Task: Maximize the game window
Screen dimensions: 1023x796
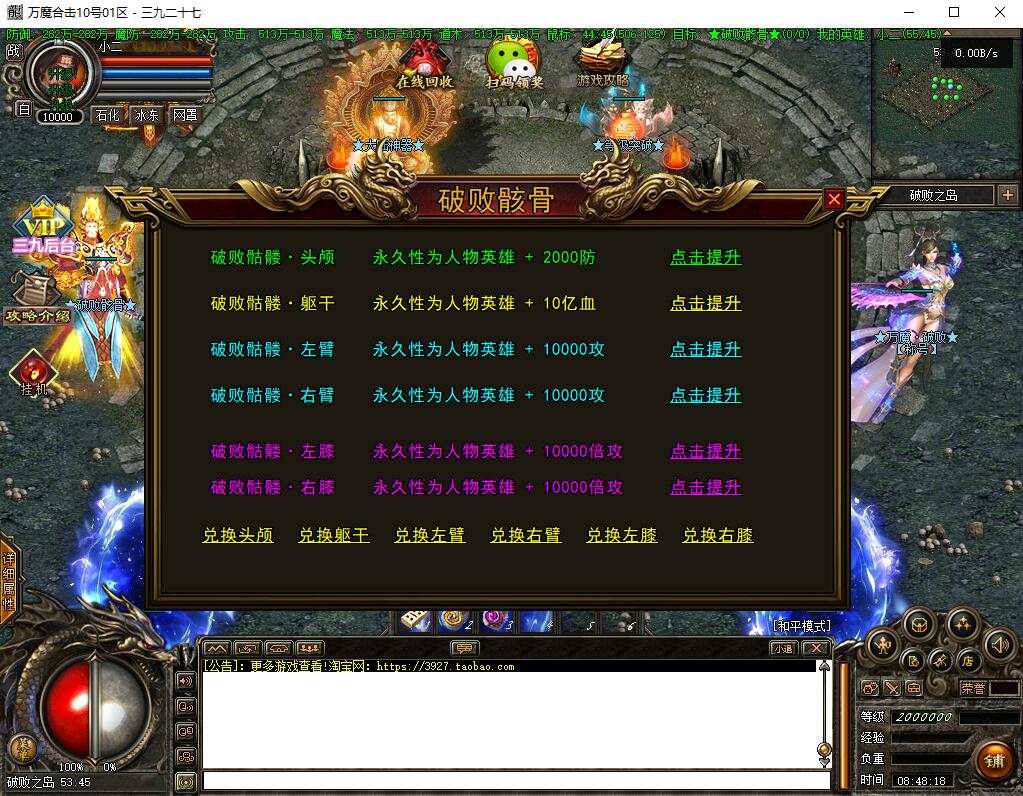Action: 954,12
